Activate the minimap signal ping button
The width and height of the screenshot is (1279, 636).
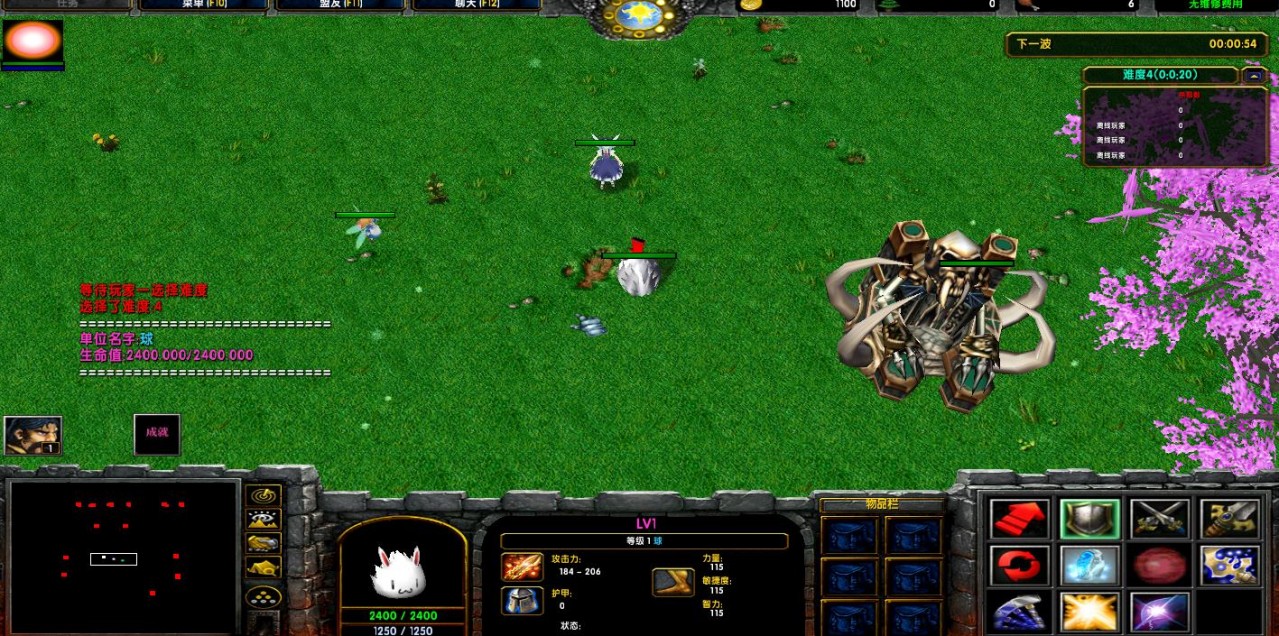coord(263,495)
